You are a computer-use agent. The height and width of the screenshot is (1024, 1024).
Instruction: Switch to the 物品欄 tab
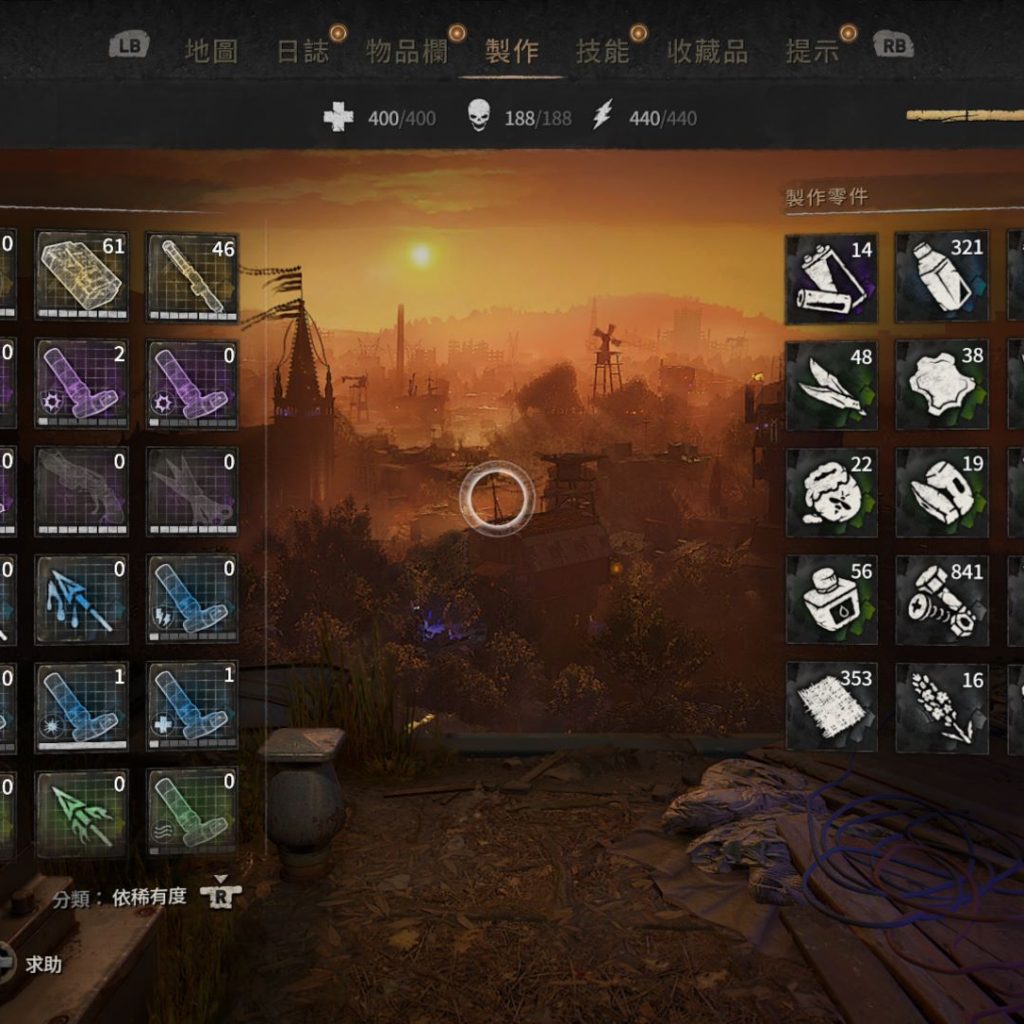tap(406, 52)
